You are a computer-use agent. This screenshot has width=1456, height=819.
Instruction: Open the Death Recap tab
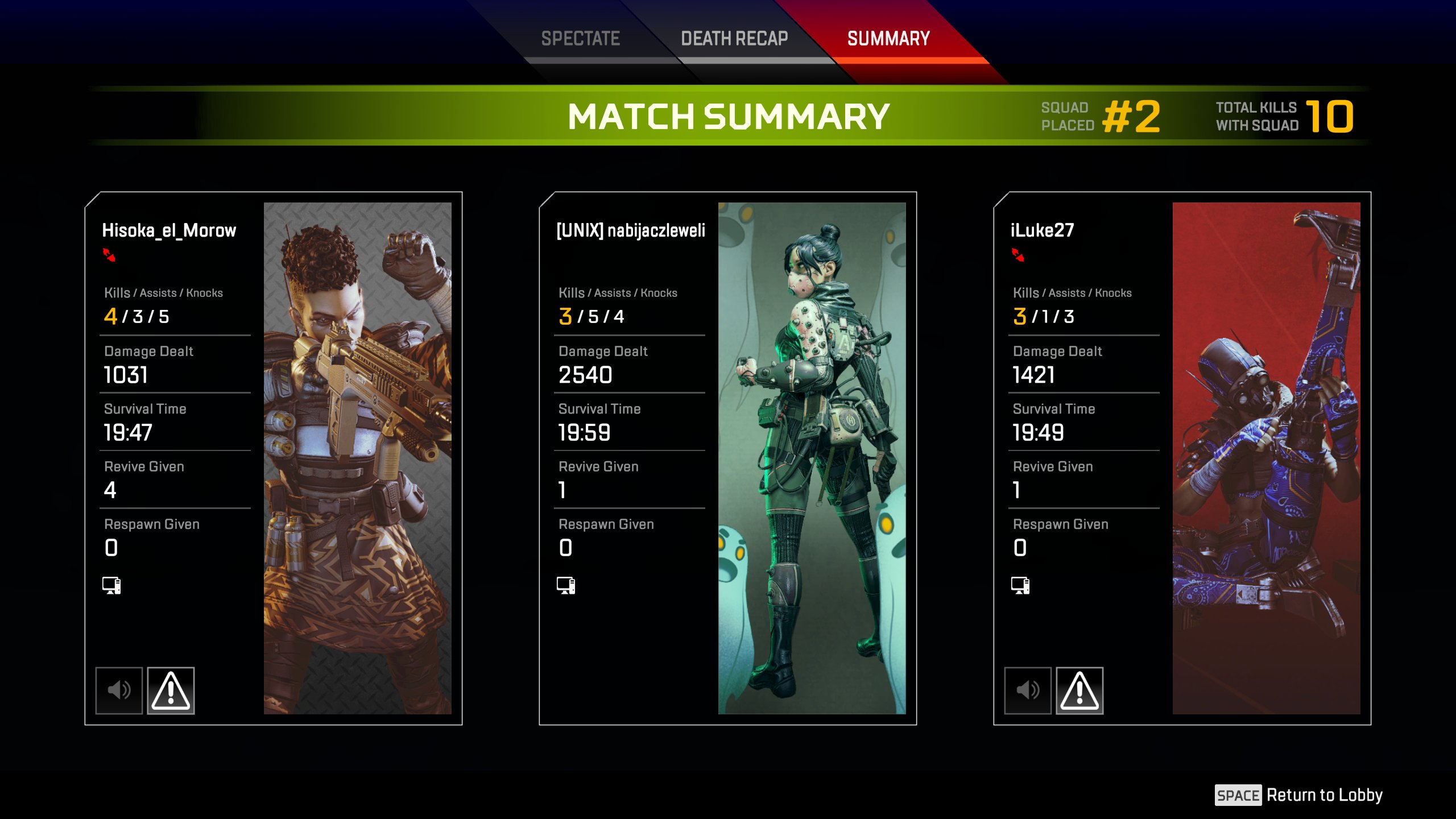[734, 39]
